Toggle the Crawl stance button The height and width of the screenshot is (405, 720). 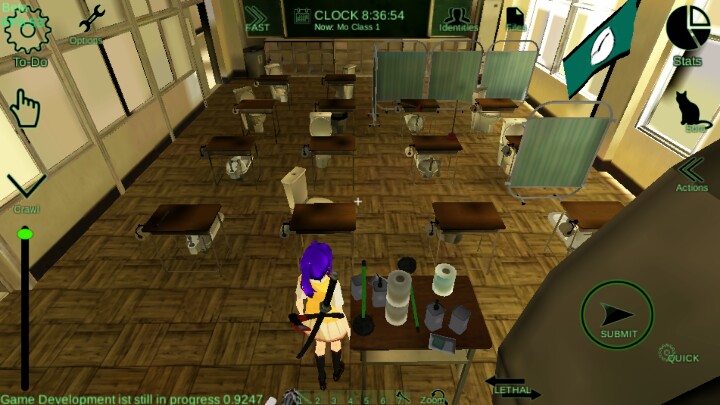click(25, 188)
